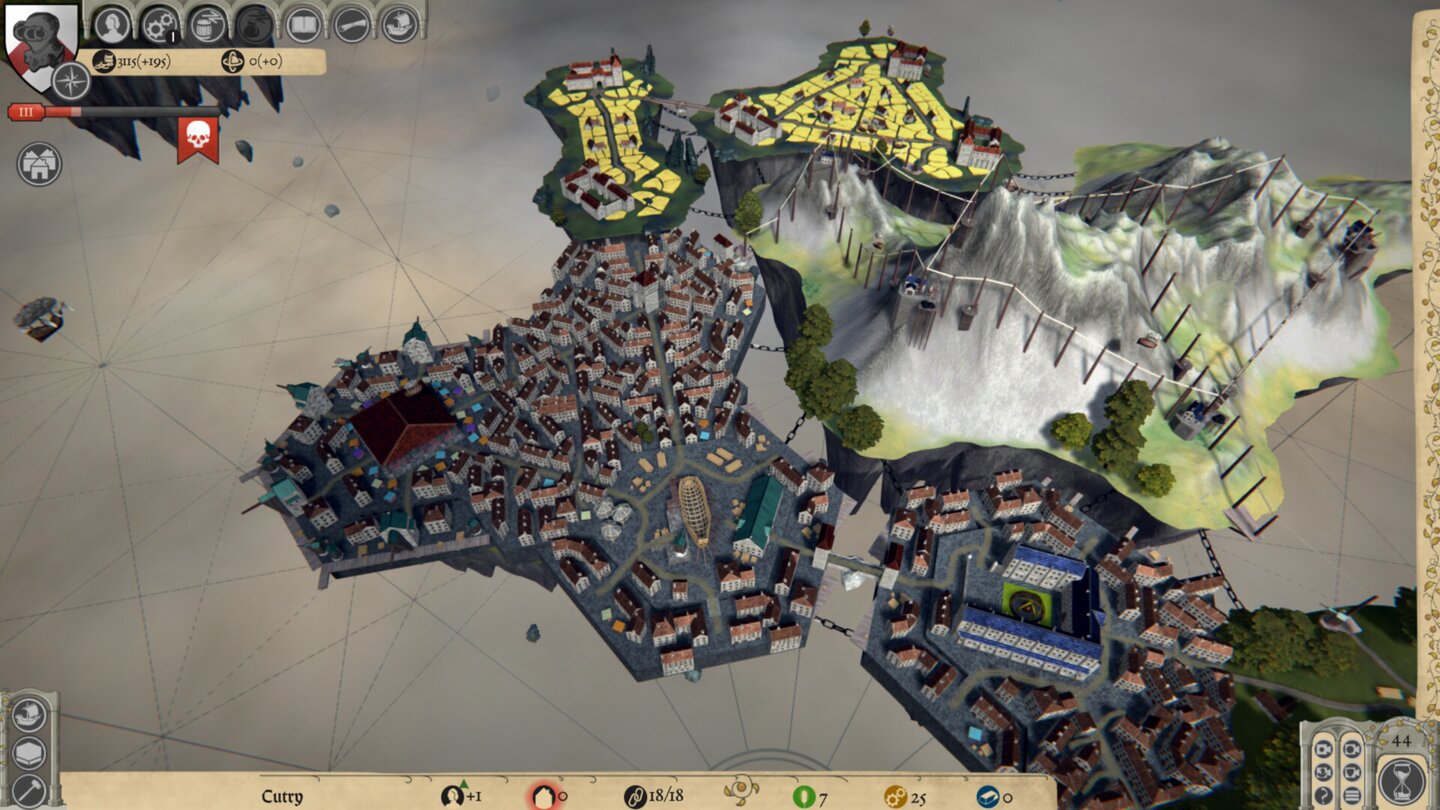This screenshot has width=1440, height=810.
Task: Toggle the ship's wheel control at bottom-left
Action: pyautogui.click(x=30, y=713)
